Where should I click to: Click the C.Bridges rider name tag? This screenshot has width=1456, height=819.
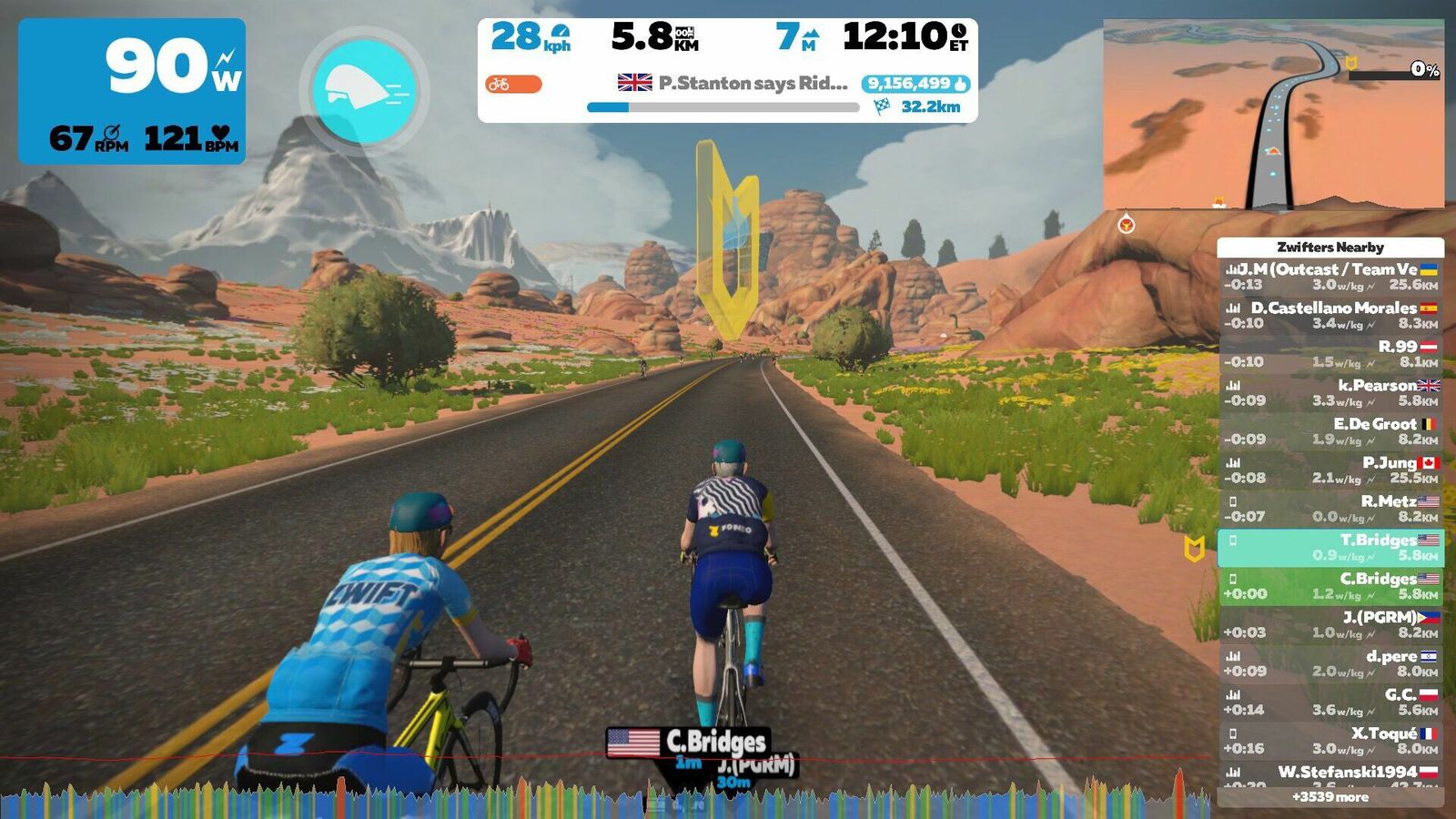[x=690, y=743]
